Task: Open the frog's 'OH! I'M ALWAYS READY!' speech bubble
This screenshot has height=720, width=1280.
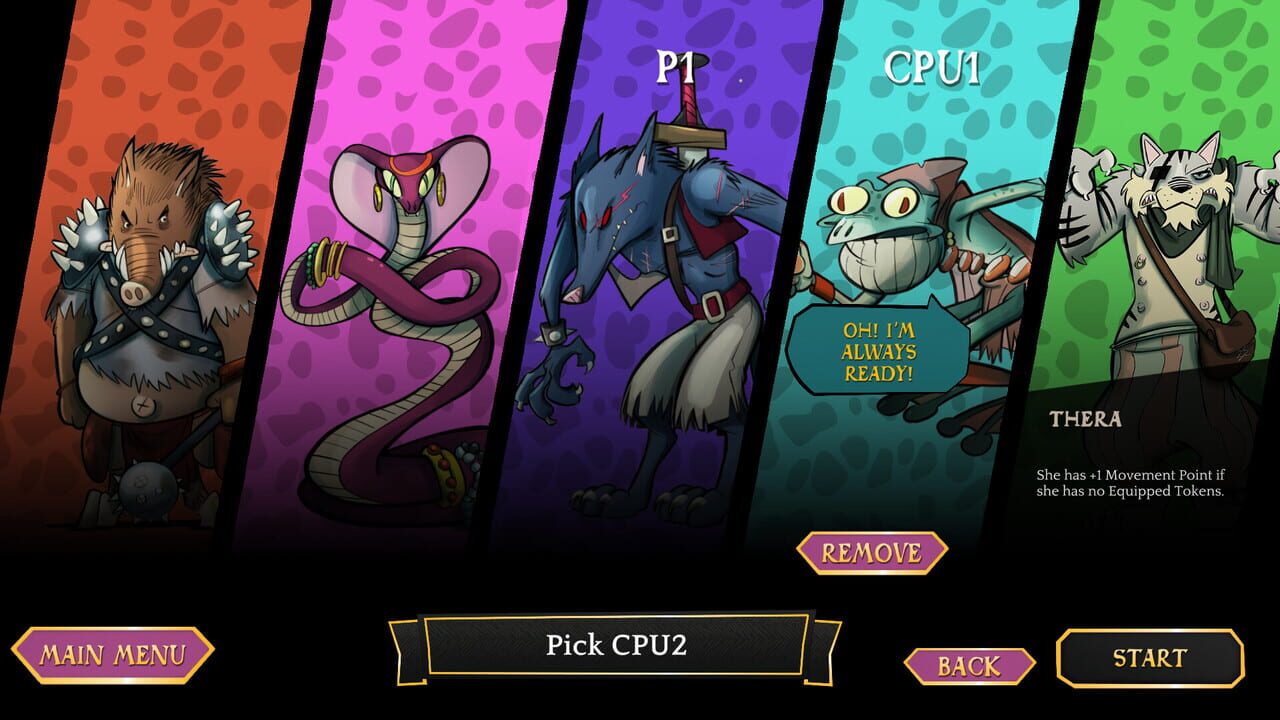Action: point(880,350)
